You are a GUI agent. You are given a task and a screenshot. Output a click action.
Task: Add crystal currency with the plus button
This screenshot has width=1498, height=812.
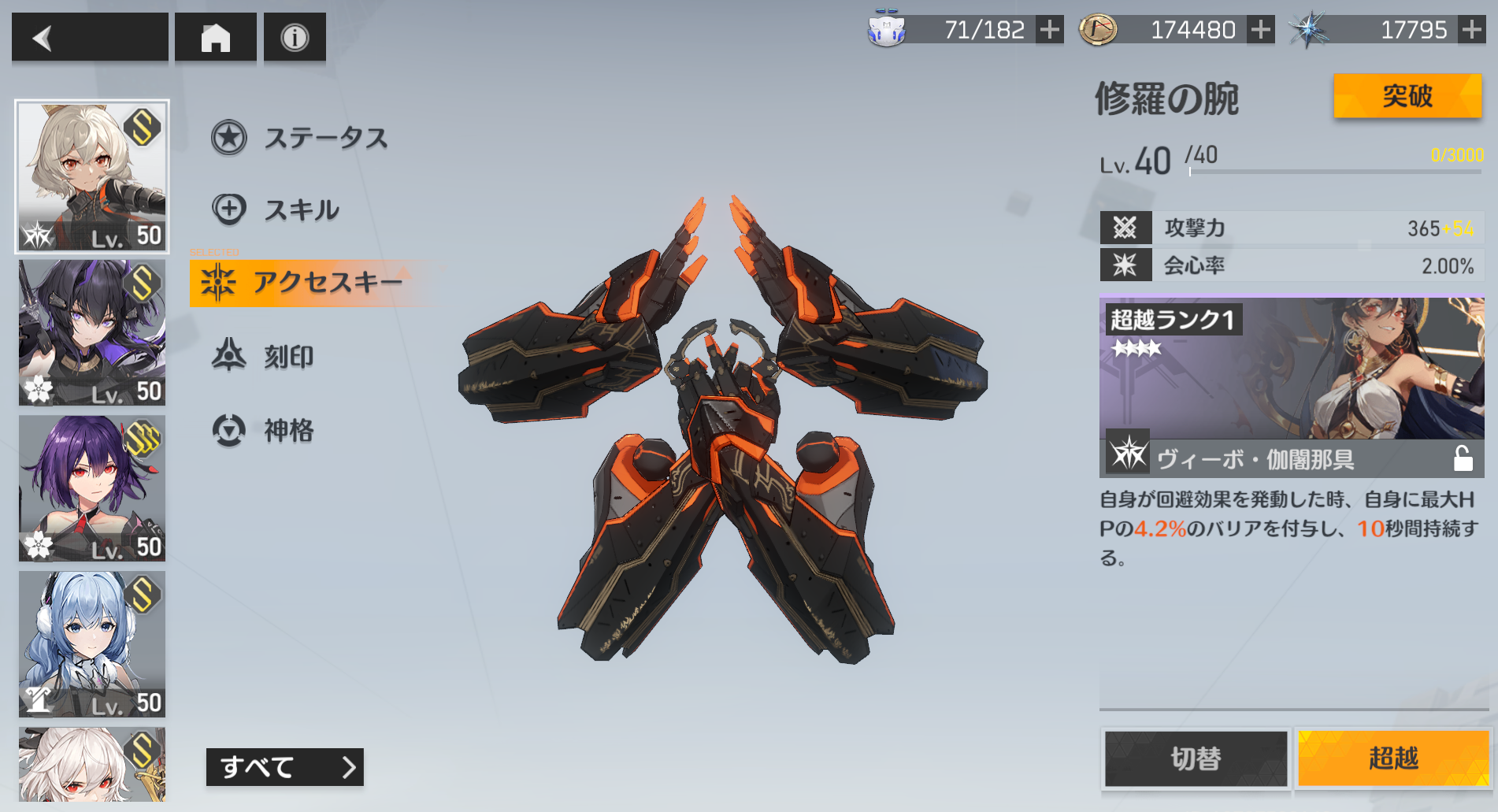click(1471, 30)
